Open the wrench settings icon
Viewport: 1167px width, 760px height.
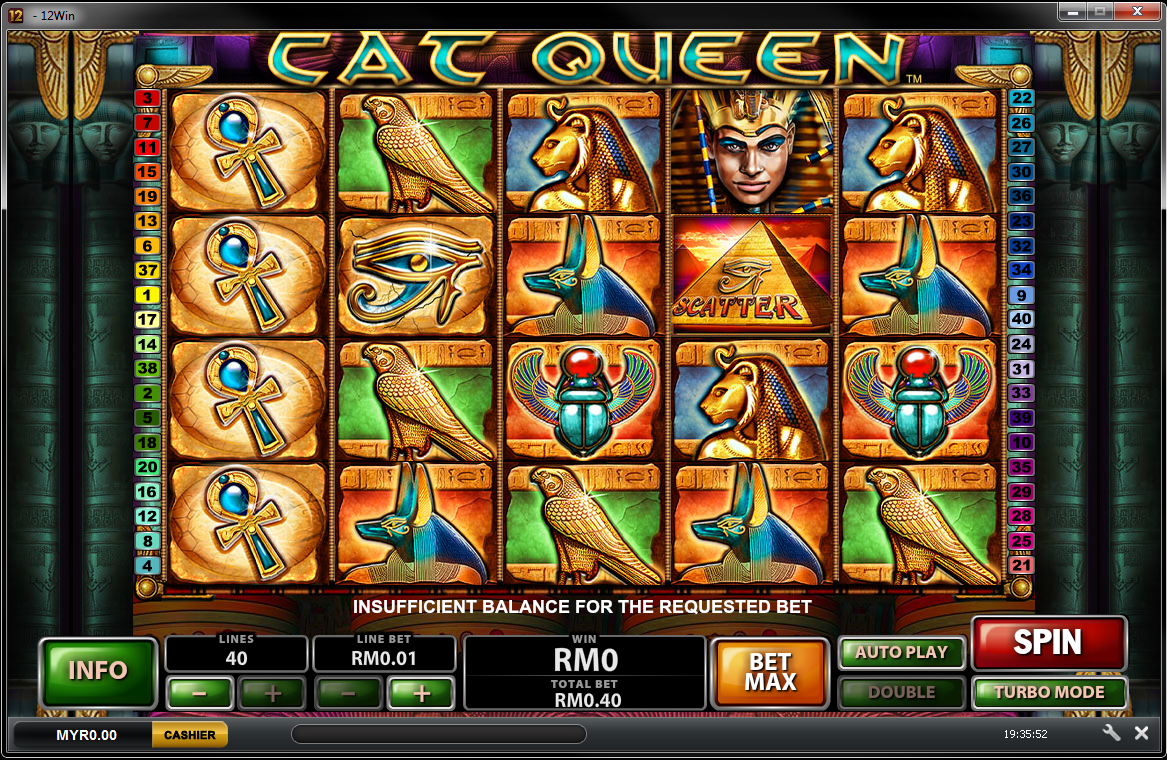[x=1111, y=733]
